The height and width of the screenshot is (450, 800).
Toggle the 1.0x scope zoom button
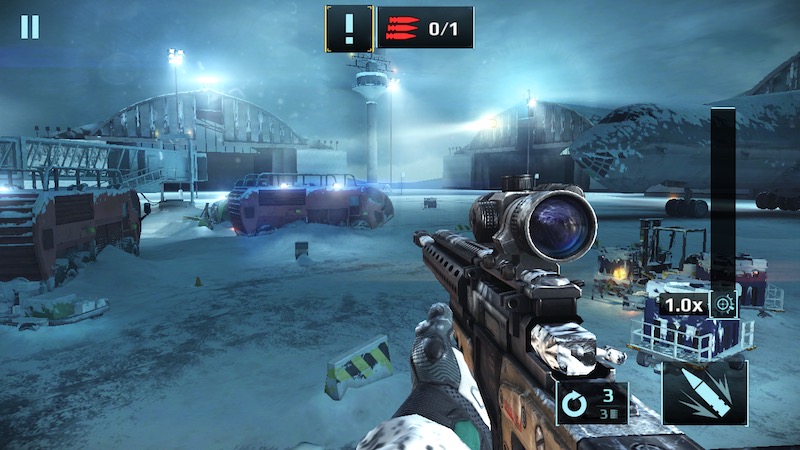(x=699, y=304)
